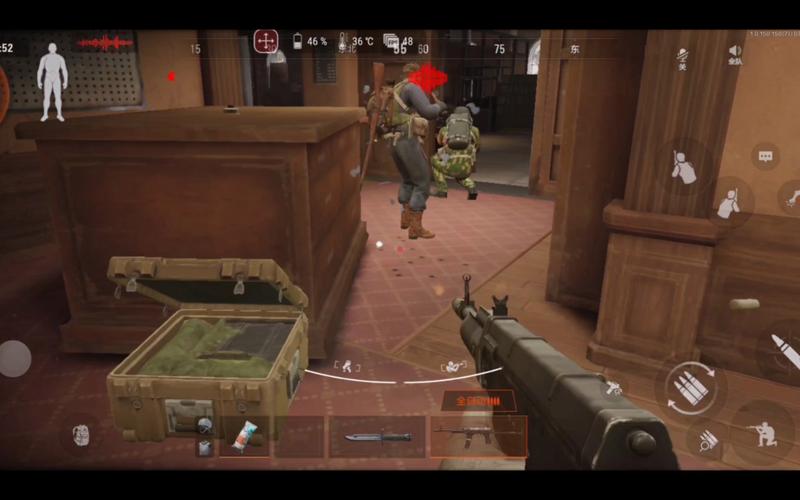The width and height of the screenshot is (800, 500).
Task: Open the quick chat bubble
Action: 765,157
